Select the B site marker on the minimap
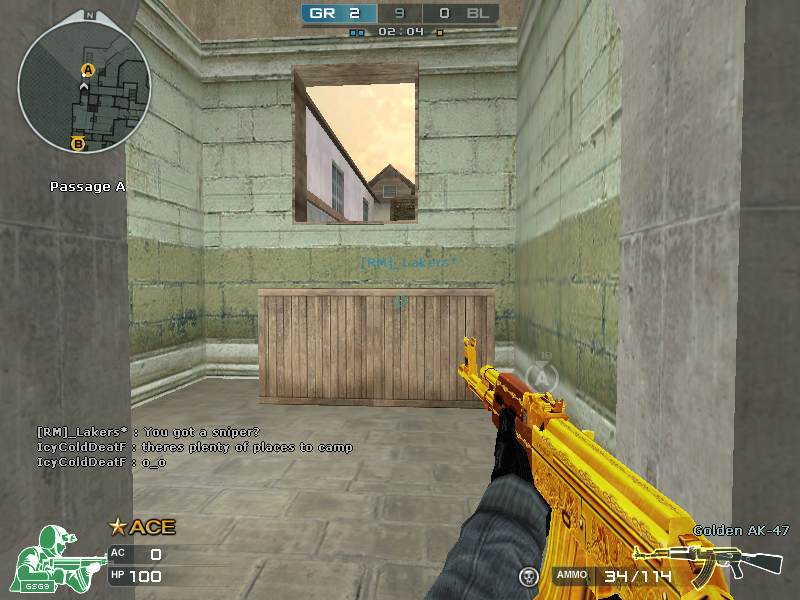Image resolution: width=800 pixels, height=600 pixels. (x=78, y=144)
